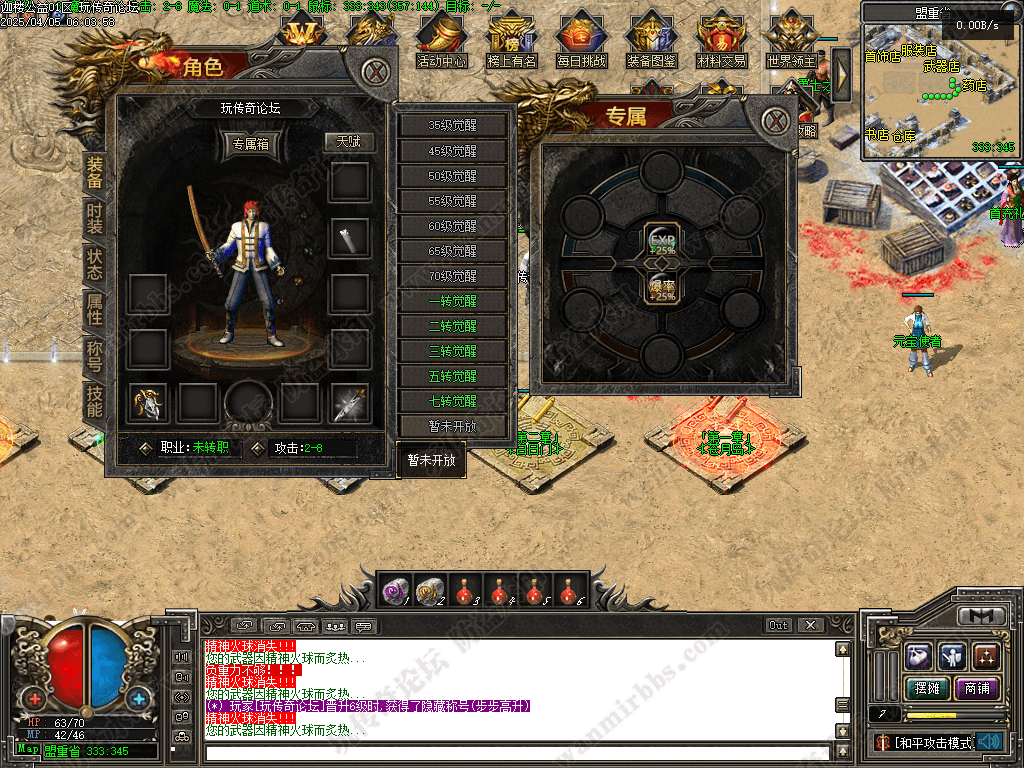This screenshot has height=768, width=1024.
Task: Open the 天赋 talent button
Action: (348, 142)
